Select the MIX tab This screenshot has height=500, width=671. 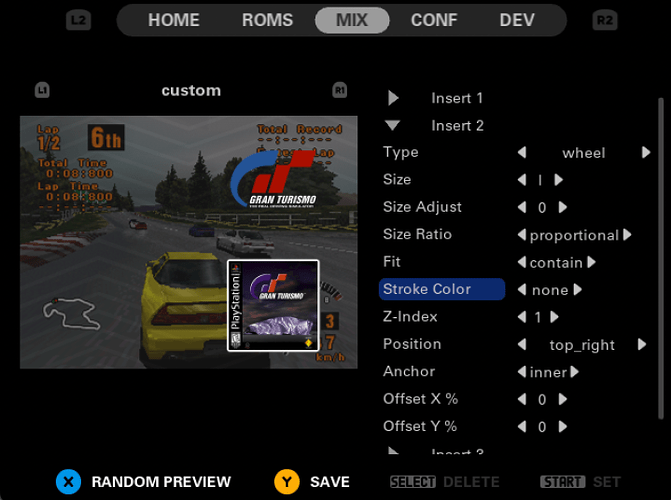352,20
